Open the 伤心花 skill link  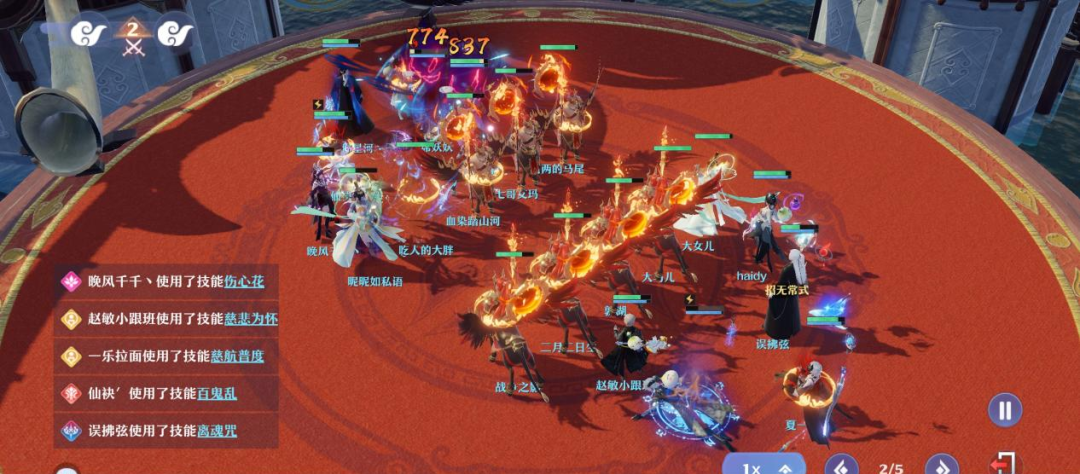(x=244, y=281)
